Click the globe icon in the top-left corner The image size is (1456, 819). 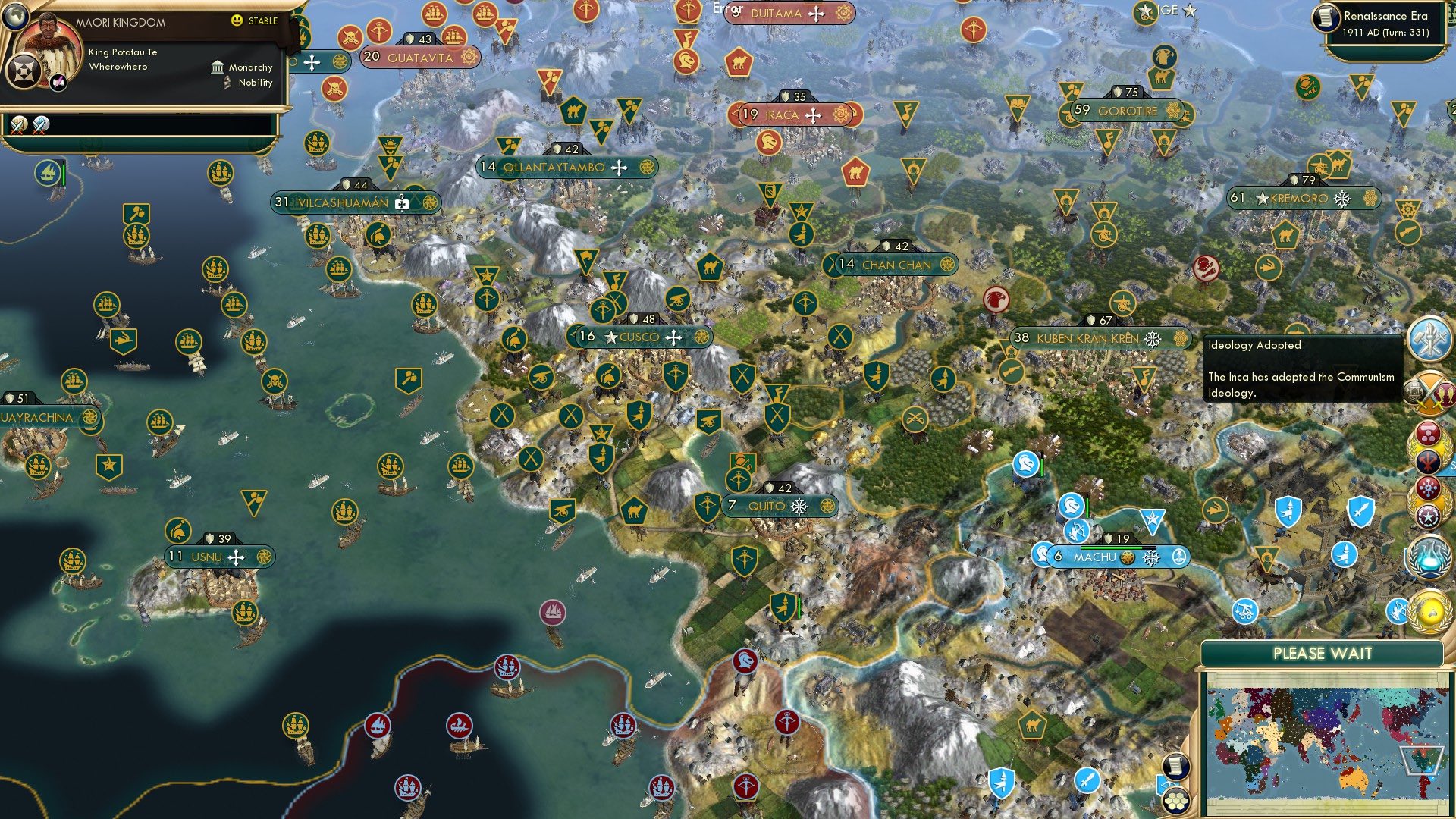[17, 17]
